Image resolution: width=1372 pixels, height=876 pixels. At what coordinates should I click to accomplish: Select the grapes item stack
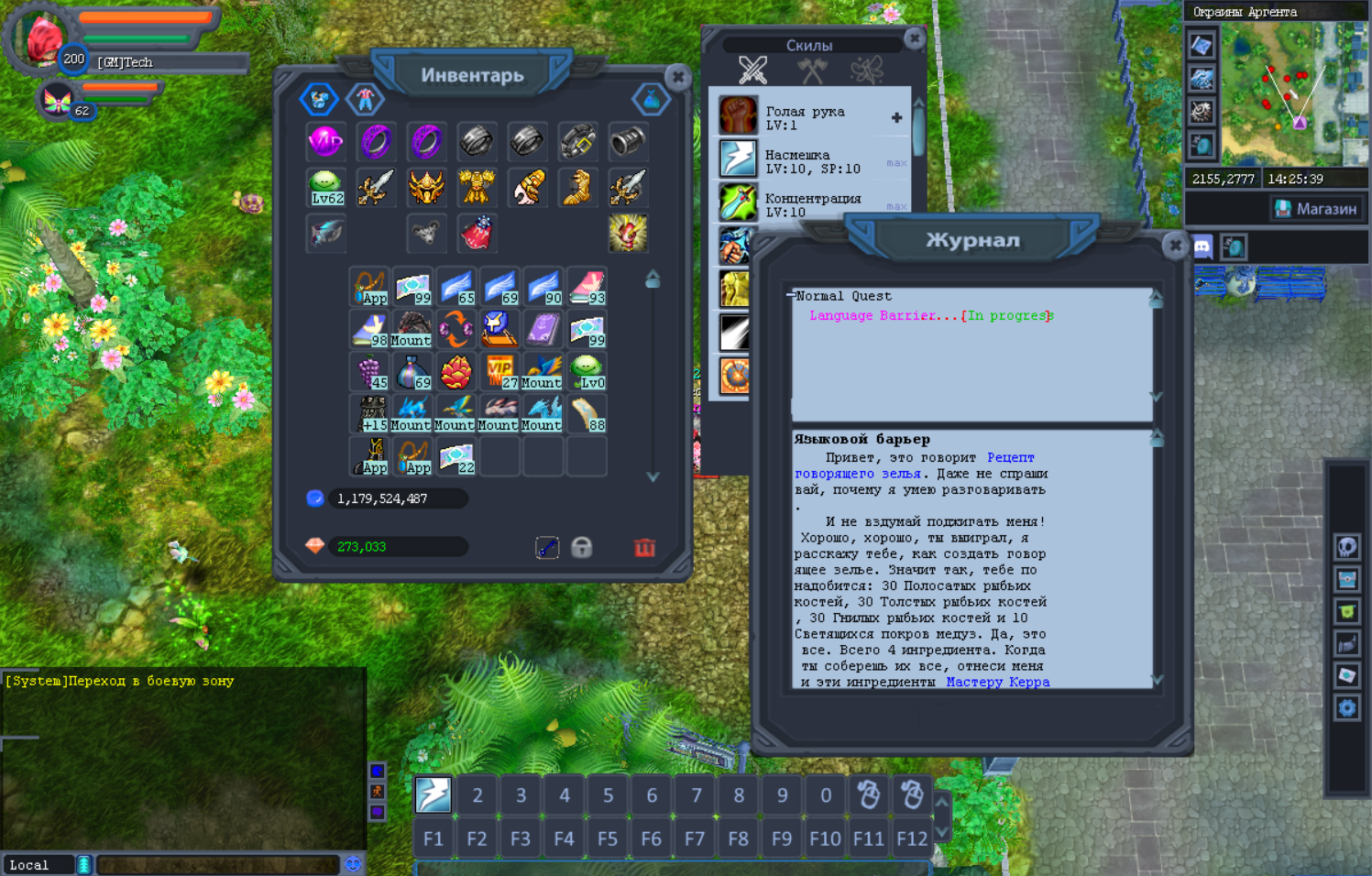369,371
